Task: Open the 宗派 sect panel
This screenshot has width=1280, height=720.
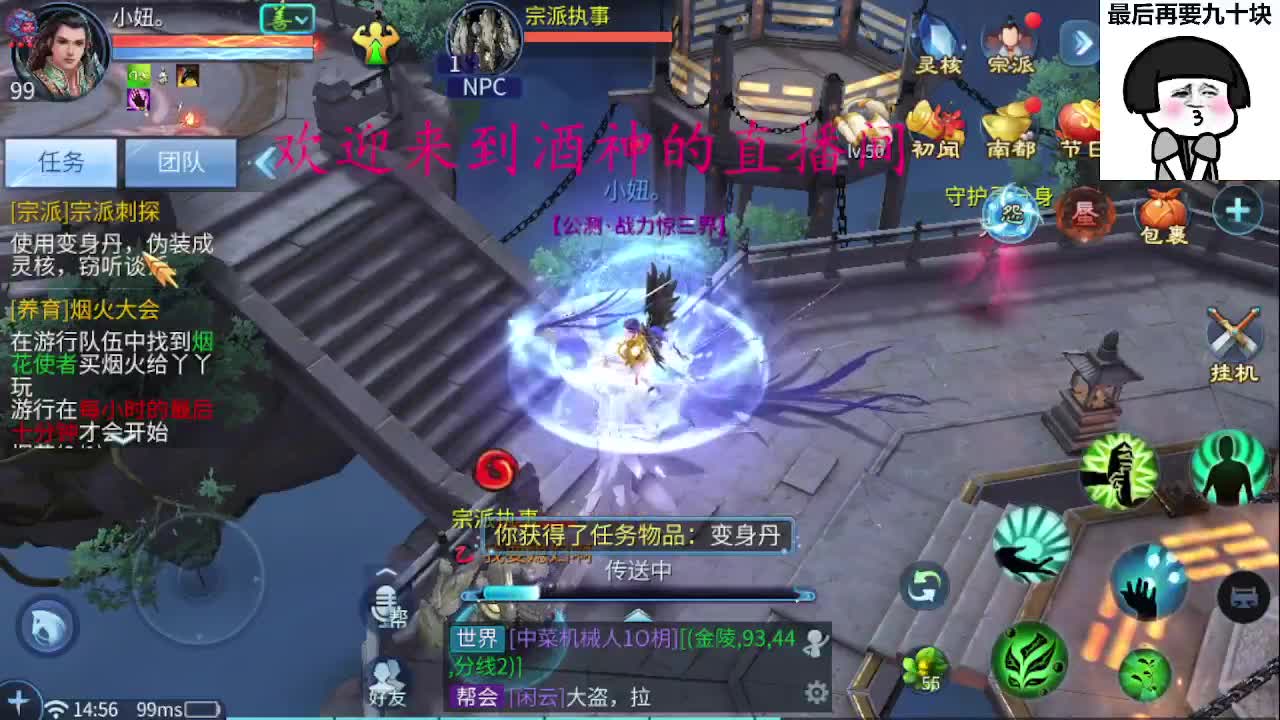Action: pos(1010,40)
